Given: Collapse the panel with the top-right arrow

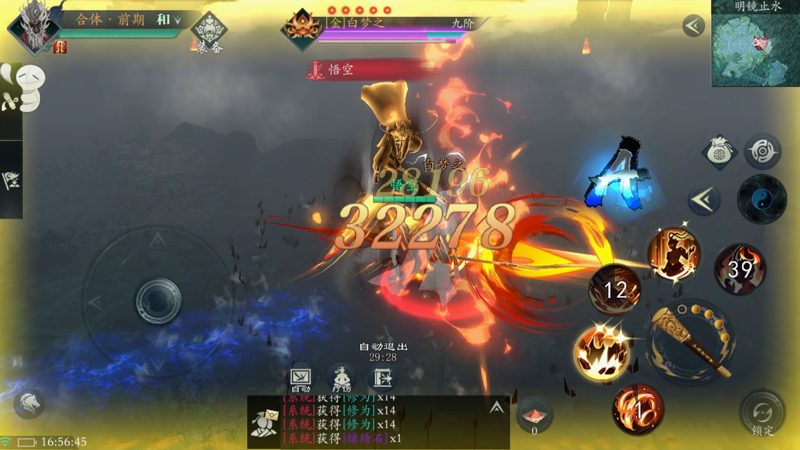Looking at the screenshot, I should [x=693, y=27].
